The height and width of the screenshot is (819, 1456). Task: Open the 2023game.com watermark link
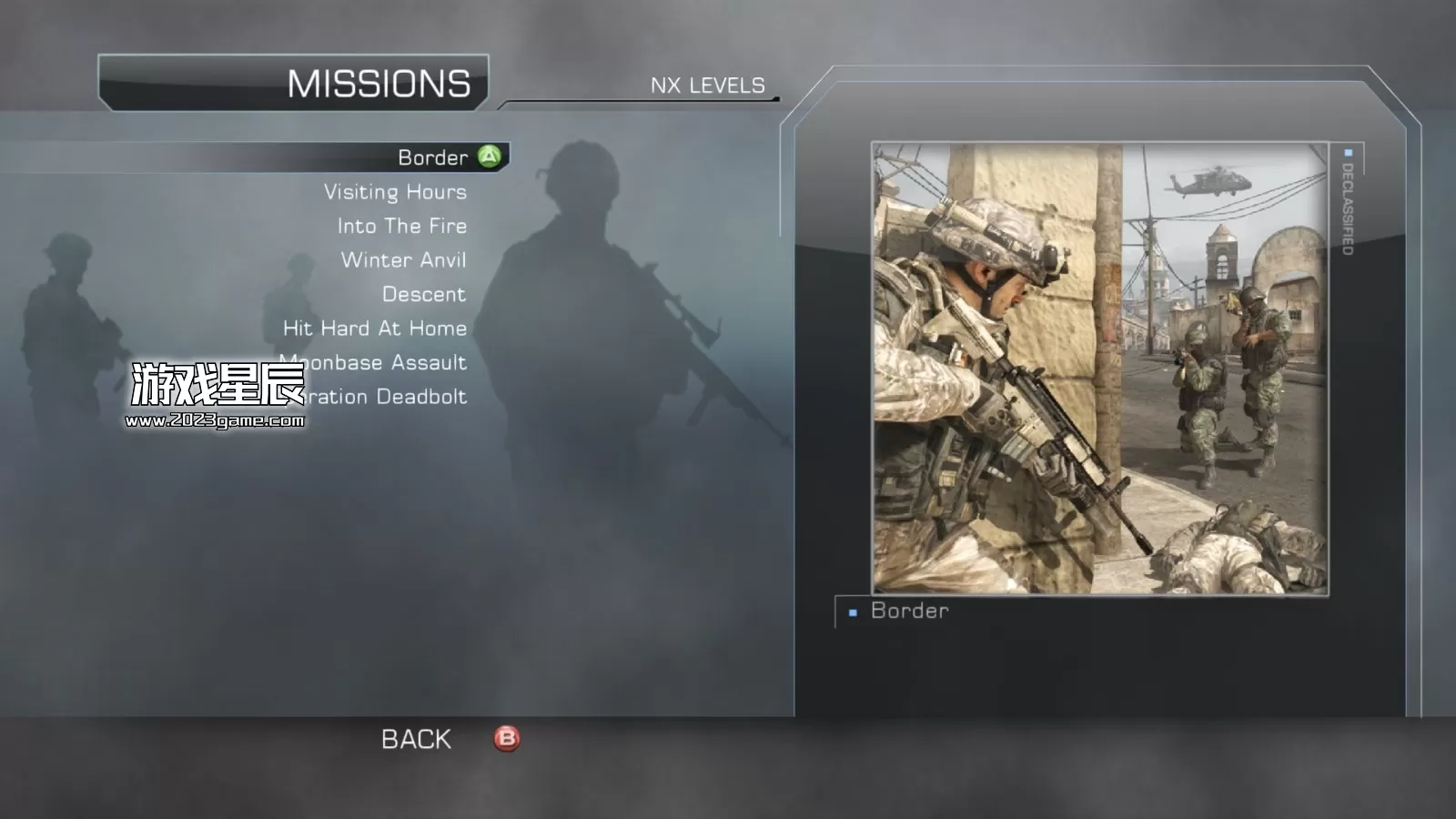tap(215, 420)
